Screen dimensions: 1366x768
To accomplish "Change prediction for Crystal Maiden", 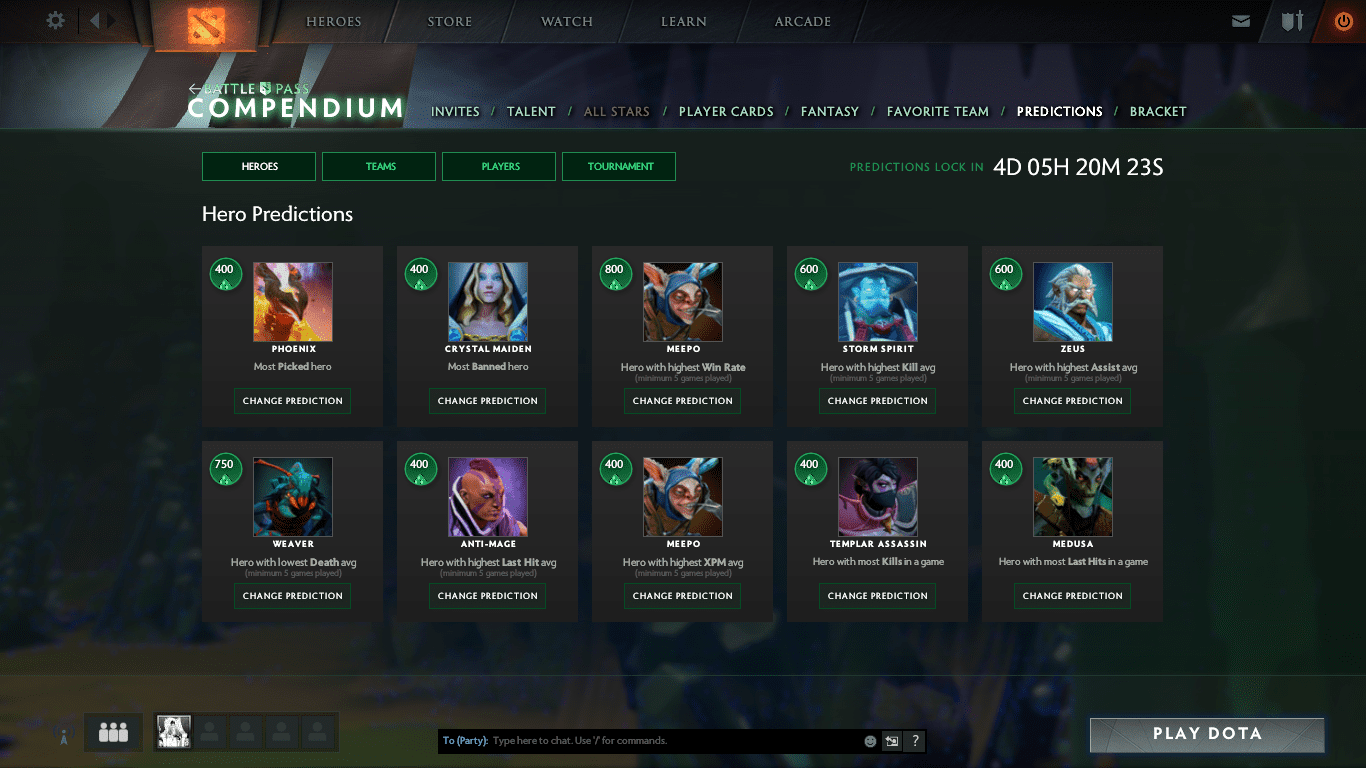I will pos(488,401).
